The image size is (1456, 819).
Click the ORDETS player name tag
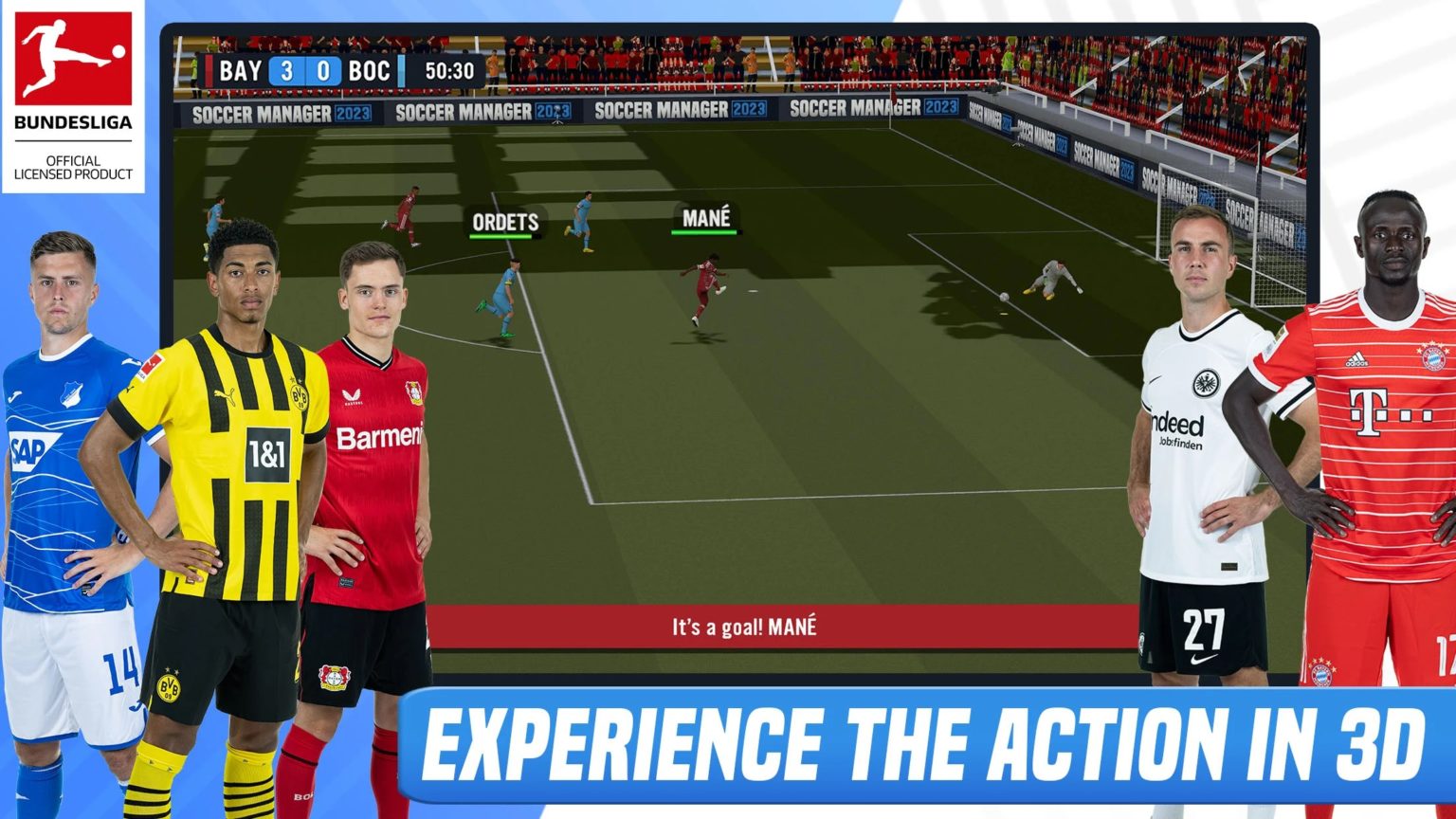click(503, 221)
